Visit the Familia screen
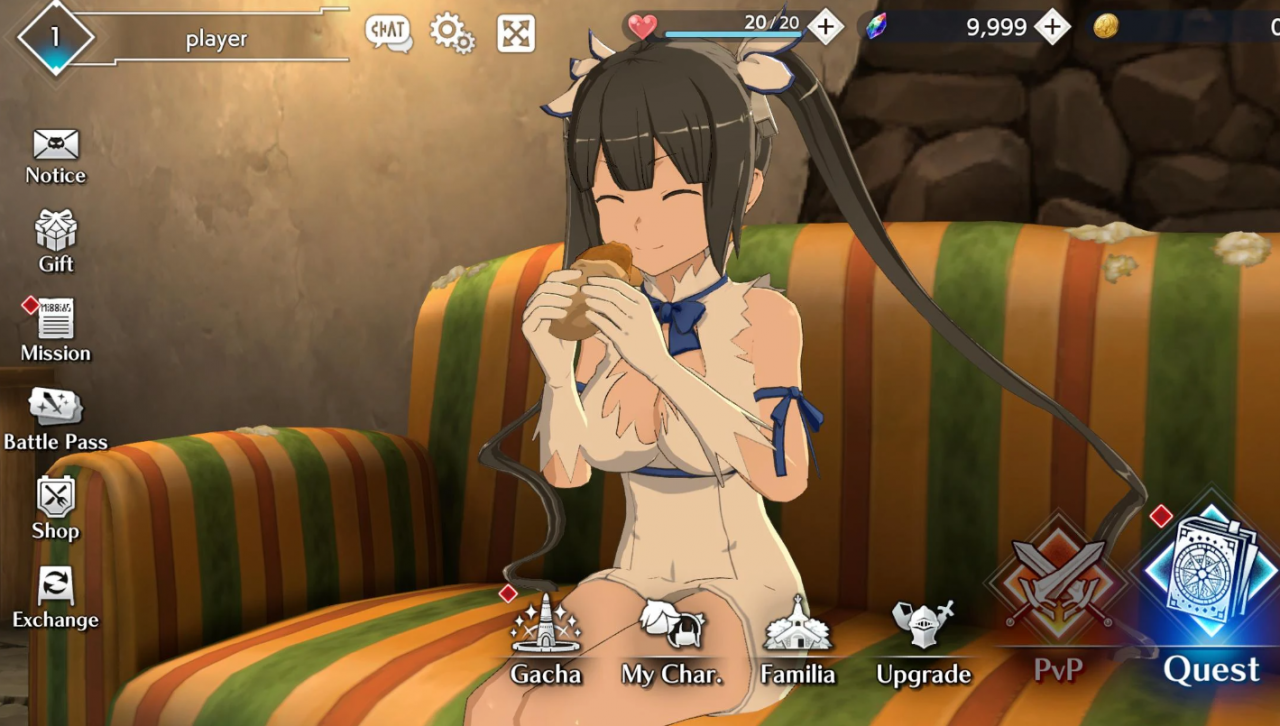The width and height of the screenshot is (1280, 726). tap(797, 640)
